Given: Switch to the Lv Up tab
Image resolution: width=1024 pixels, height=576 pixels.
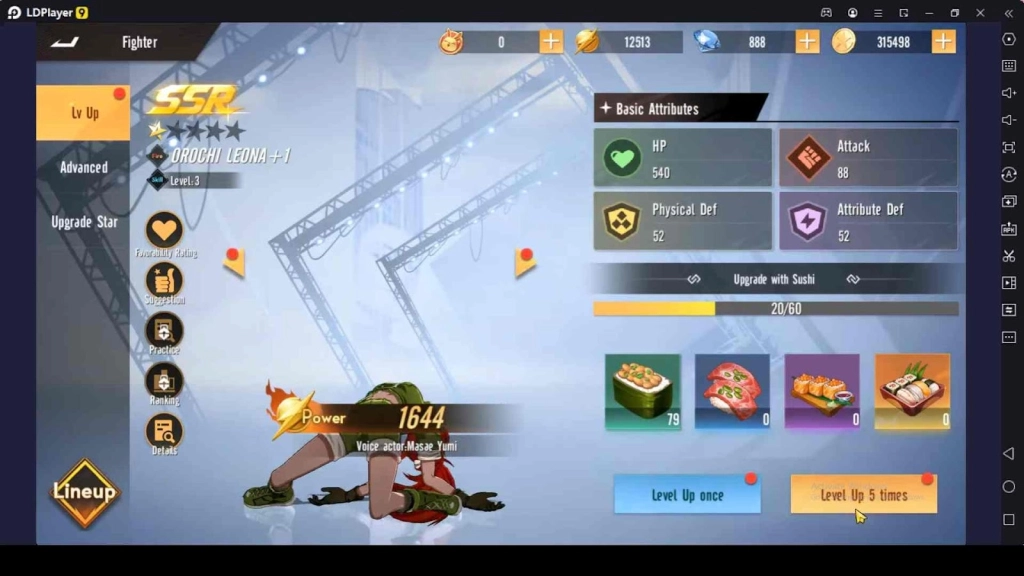Looking at the screenshot, I should pyautogui.click(x=84, y=113).
